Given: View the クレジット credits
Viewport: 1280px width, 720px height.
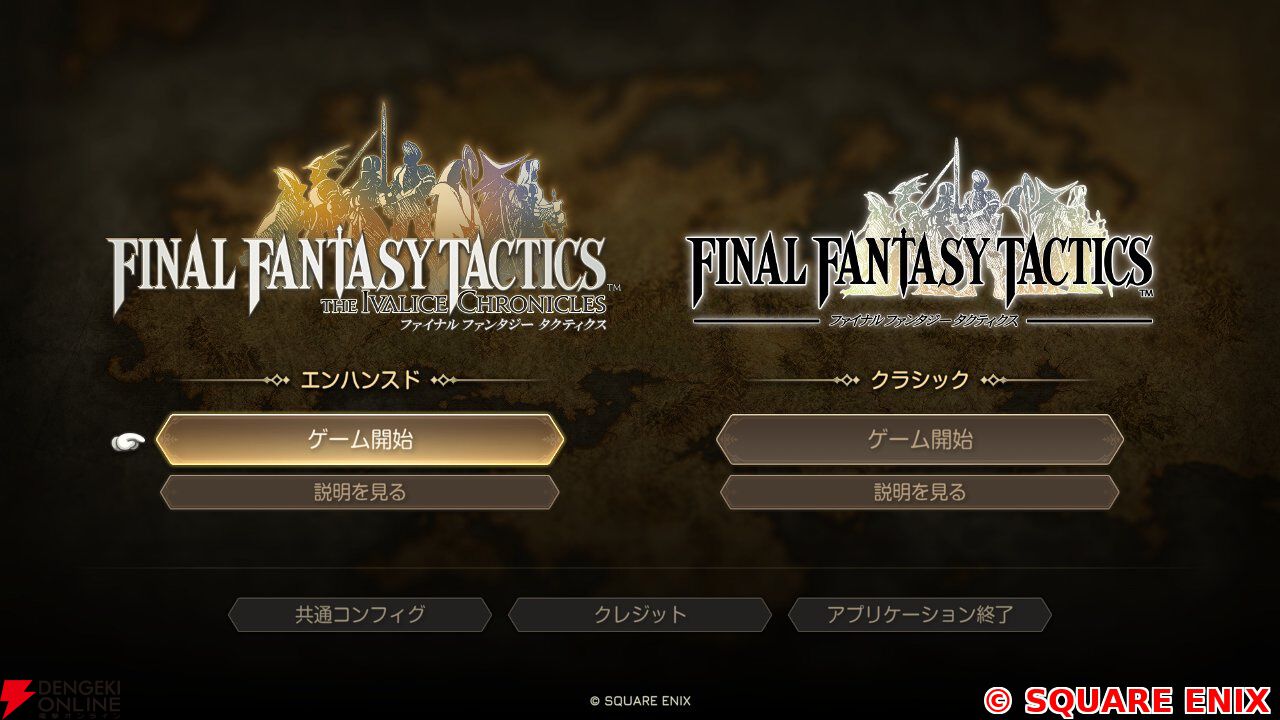Looking at the screenshot, I should [x=640, y=615].
